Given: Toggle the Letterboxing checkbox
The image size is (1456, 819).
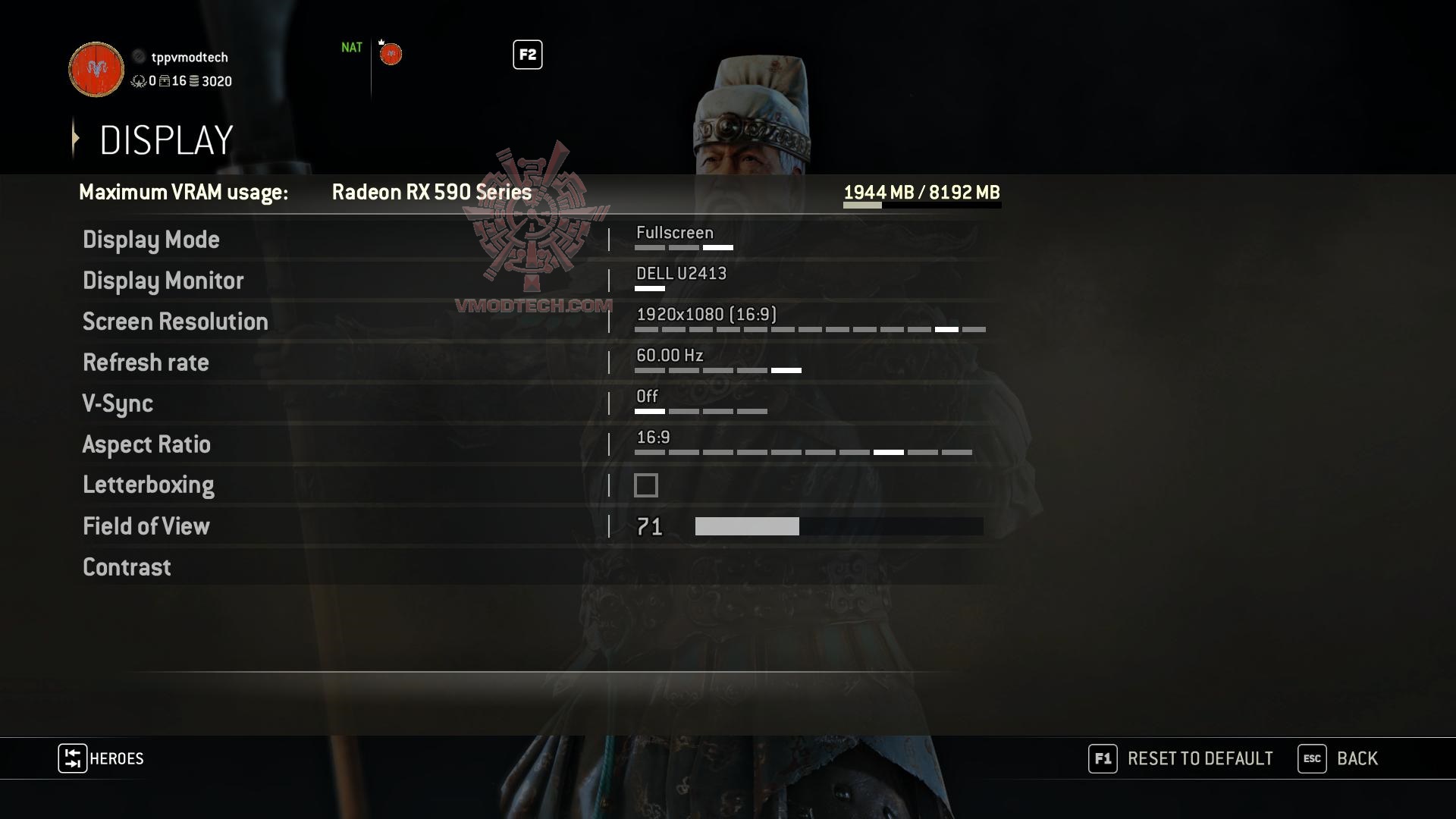Looking at the screenshot, I should [x=645, y=485].
